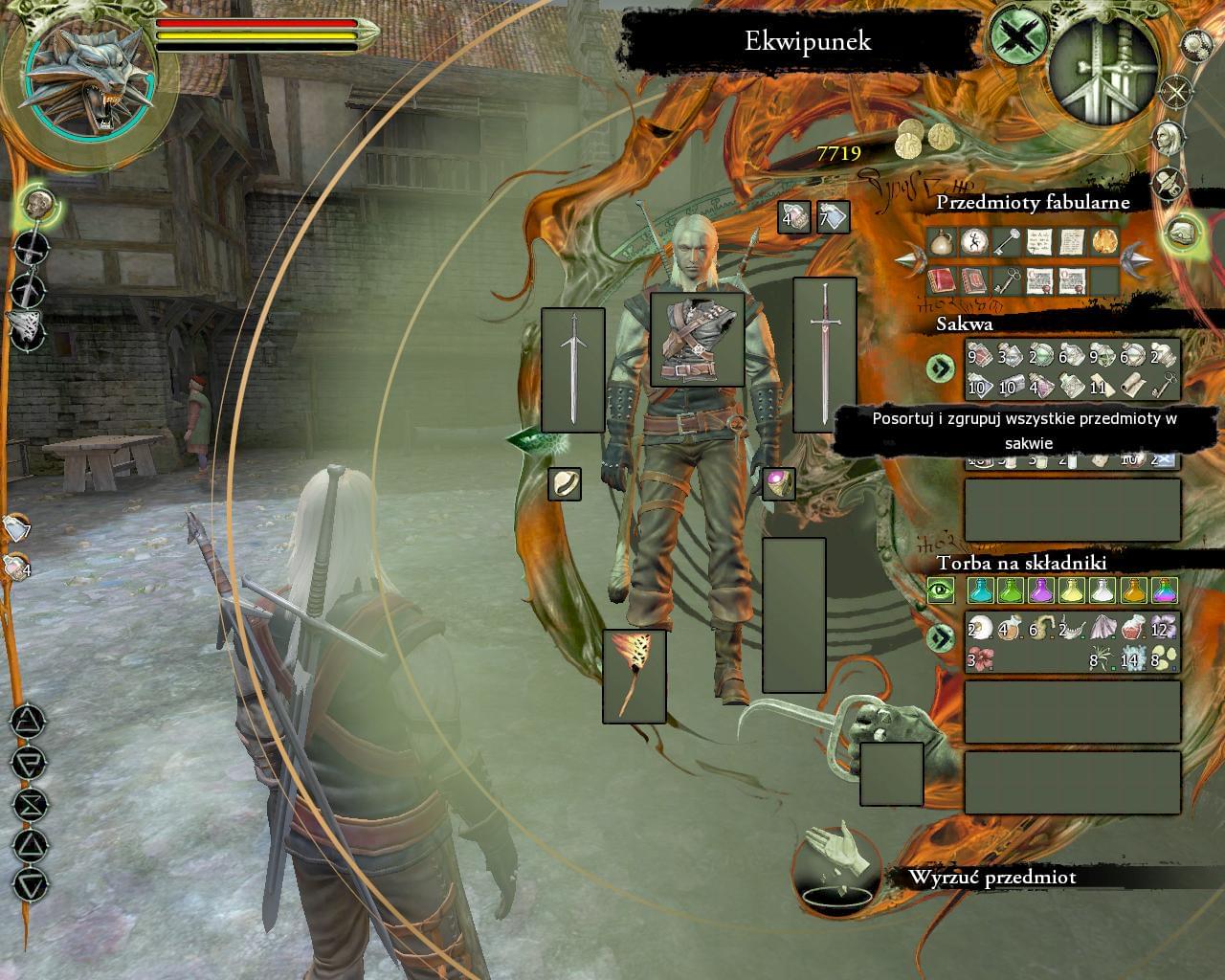Select the red book in story items
Image resolution: width=1225 pixels, height=980 pixels.
coord(943,280)
